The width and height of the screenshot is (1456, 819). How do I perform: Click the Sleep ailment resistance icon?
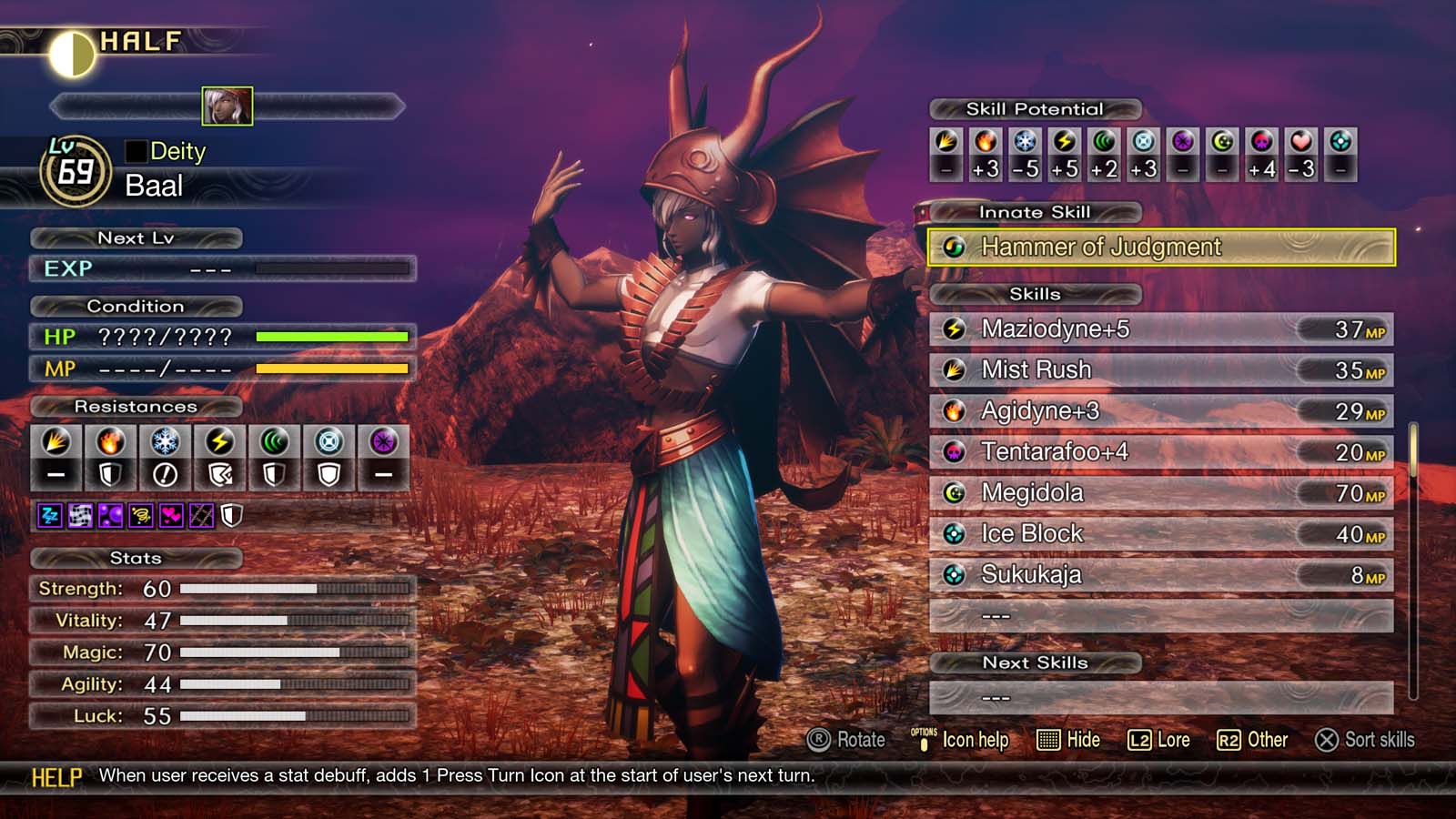click(50, 515)
